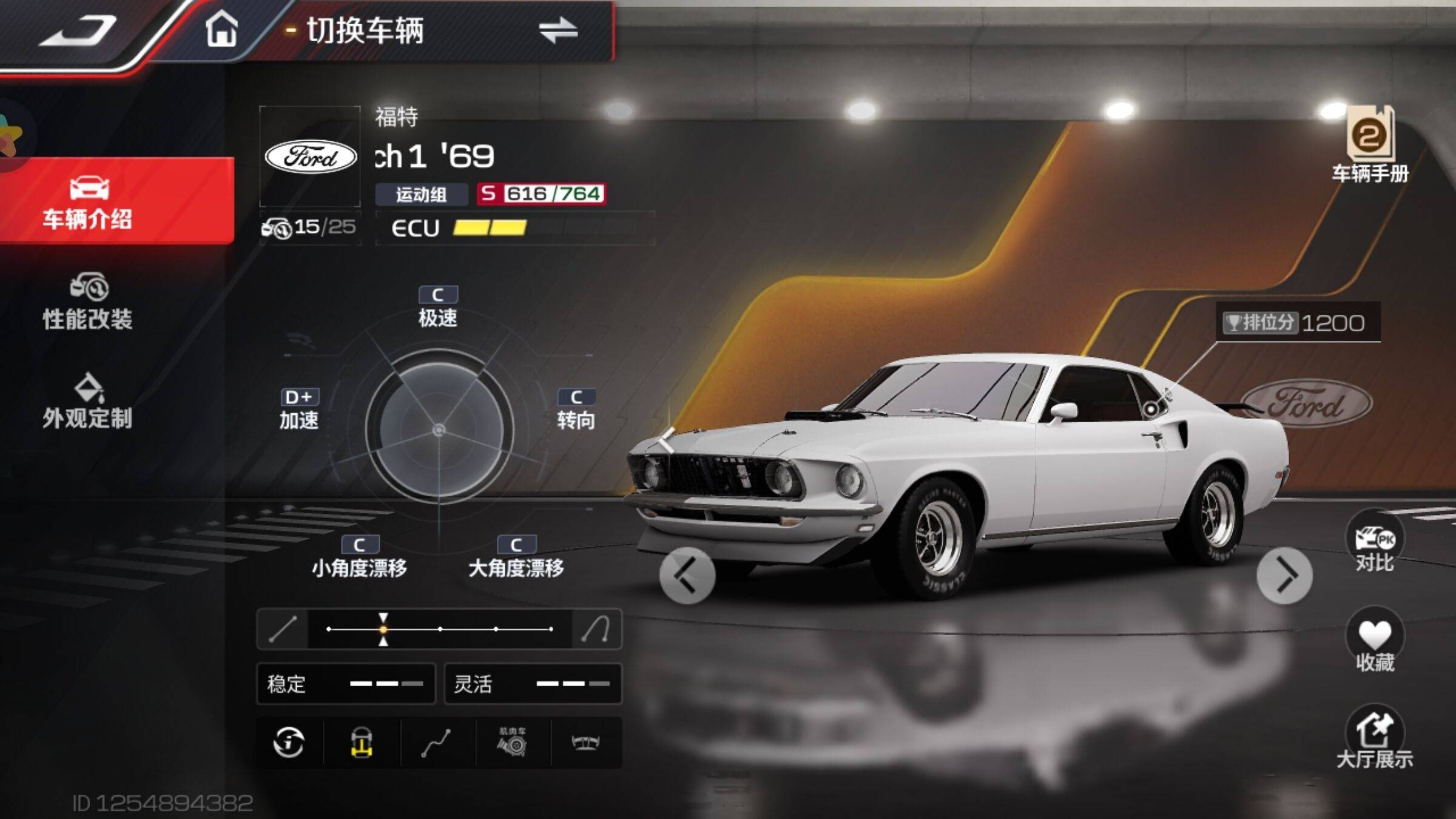Add car to favorites via 收藏

[x=1375, y=643]
